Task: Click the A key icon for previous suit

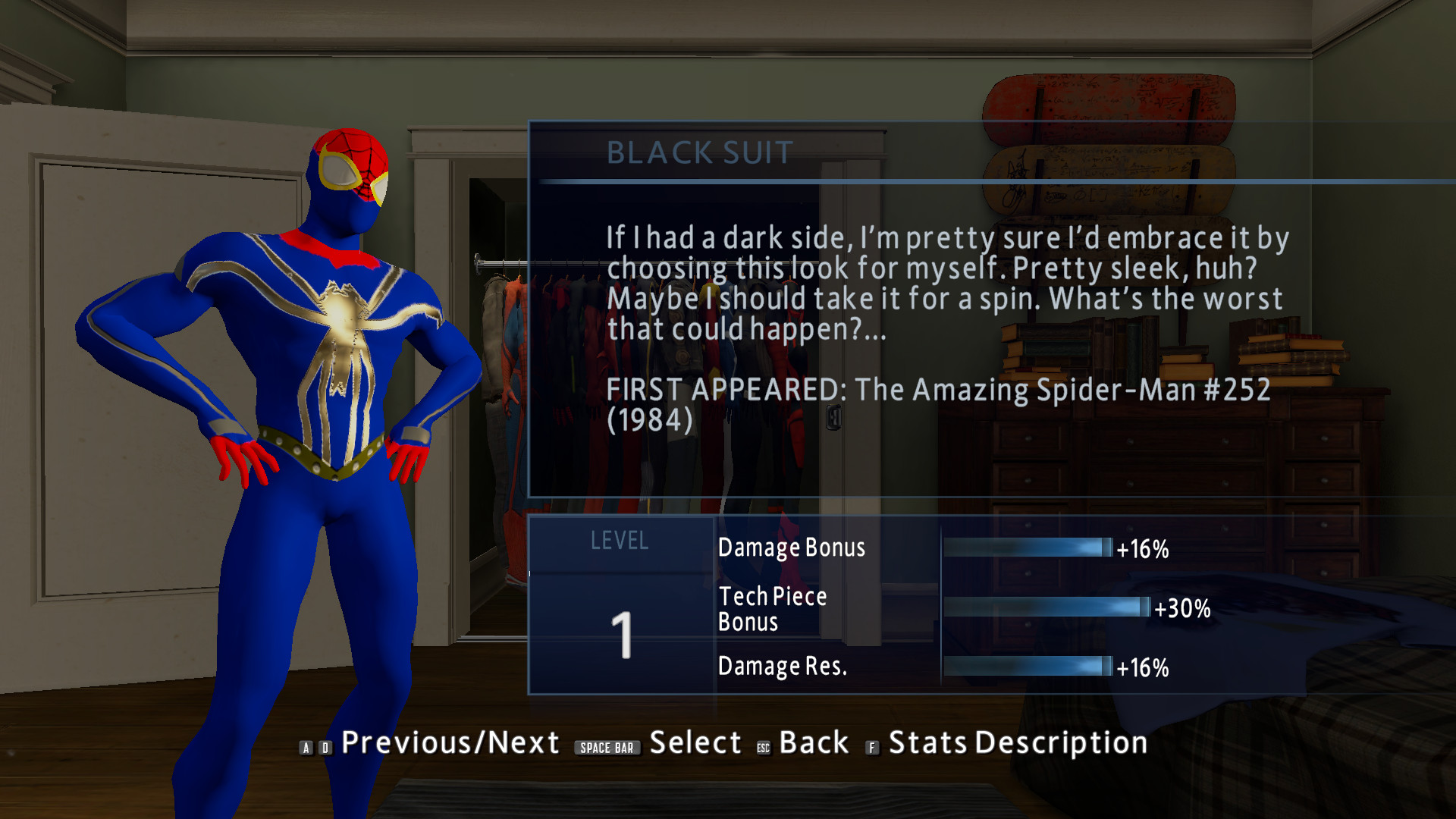Action: point(306,747)
